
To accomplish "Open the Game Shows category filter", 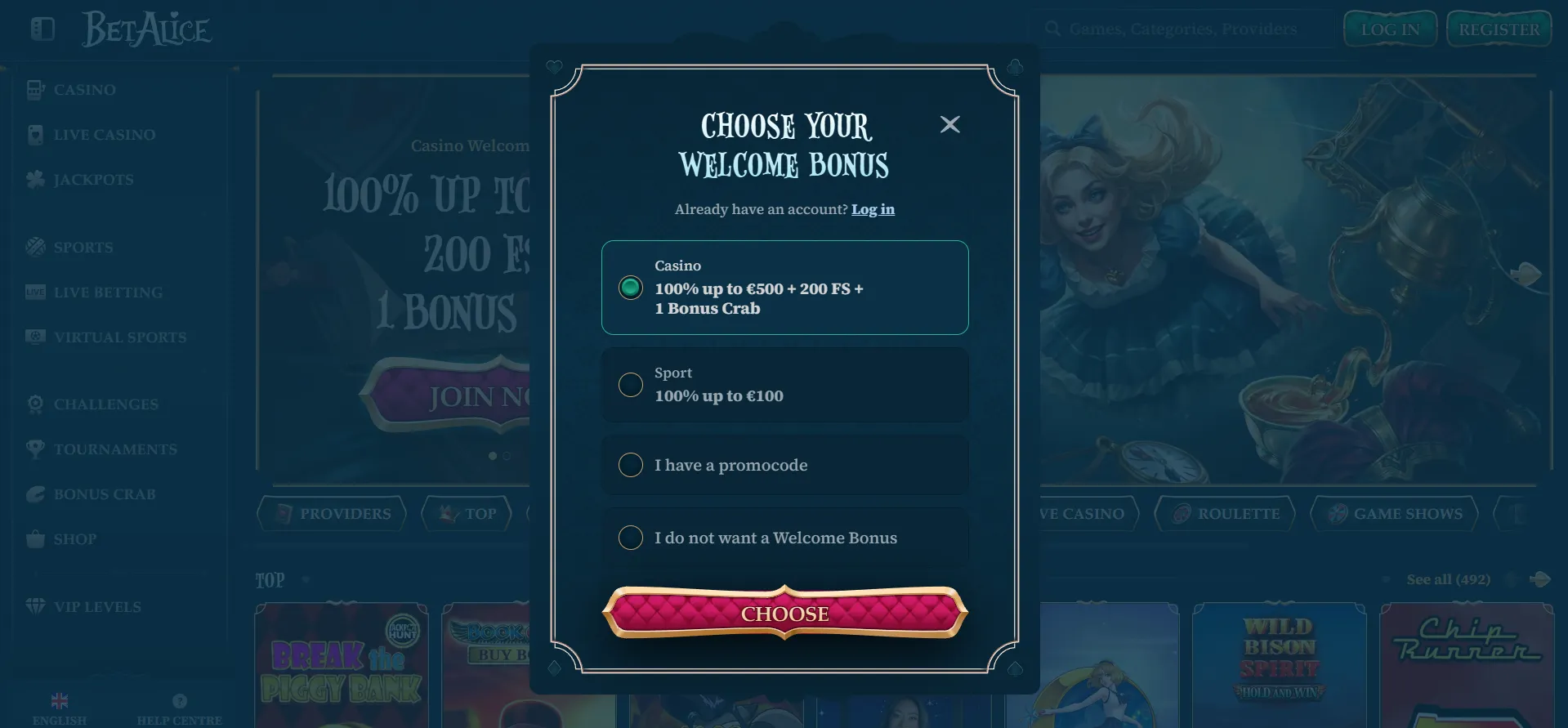I will (x=1394, y=513).
